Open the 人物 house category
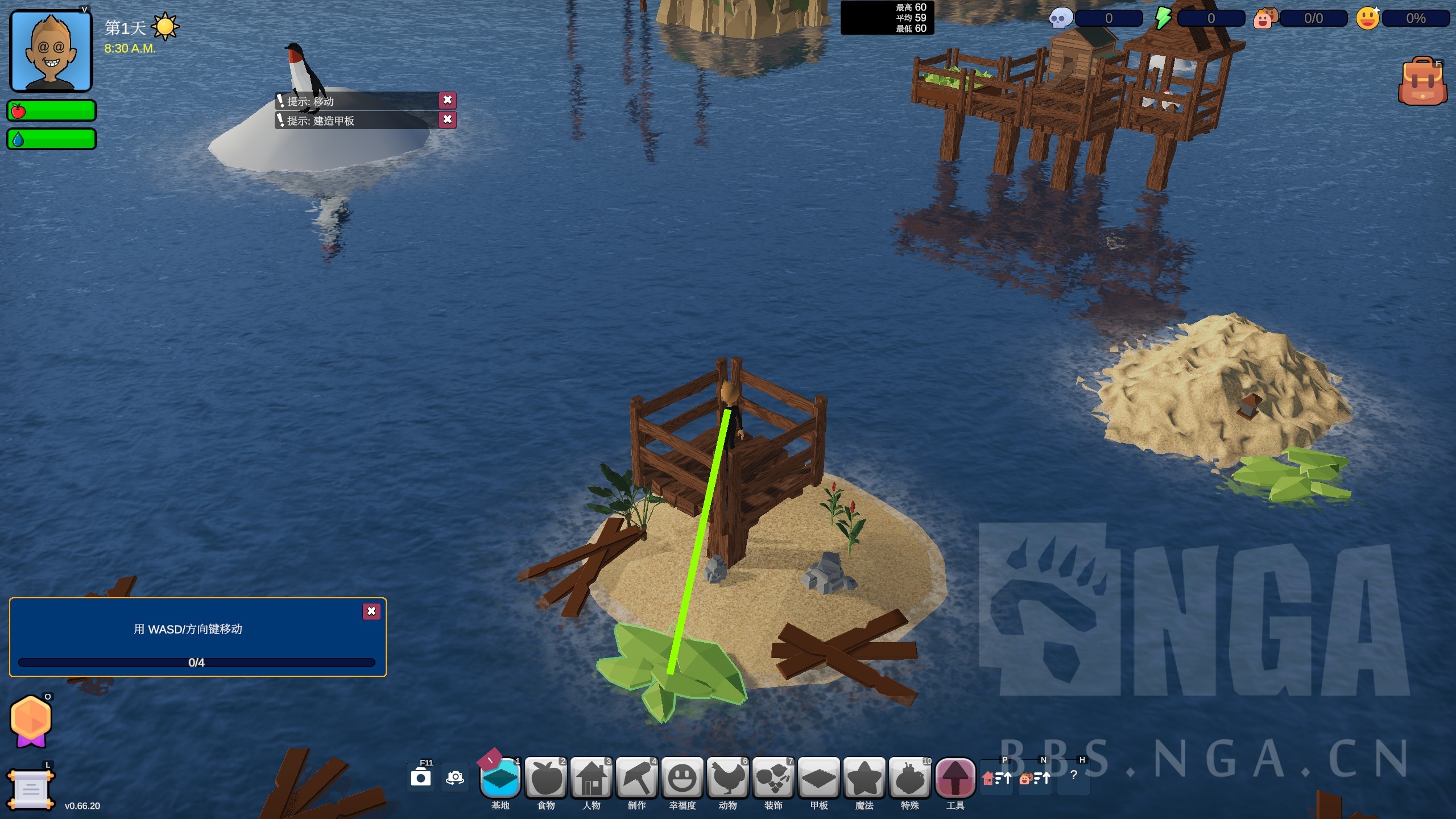This screenshot has height=819, width=1456. tap(591, 777)
